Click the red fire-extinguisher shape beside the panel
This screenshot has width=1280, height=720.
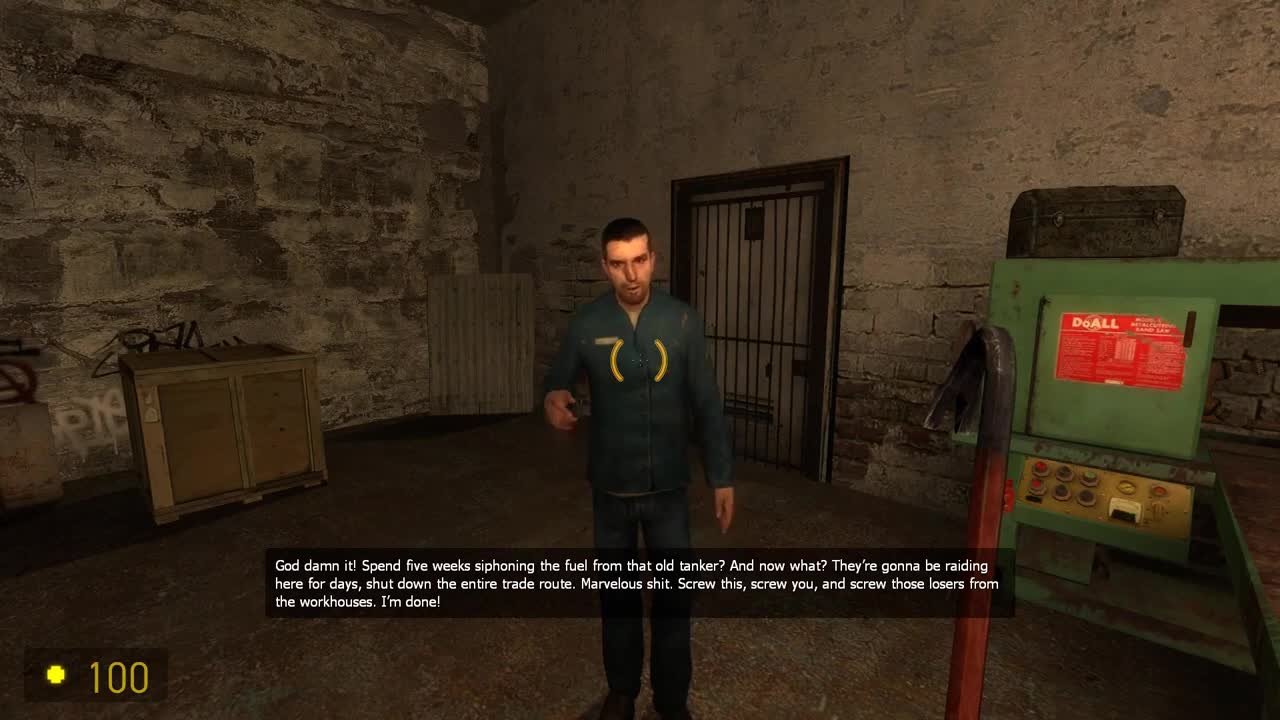pyautogui.click(x=1008, y=495)
